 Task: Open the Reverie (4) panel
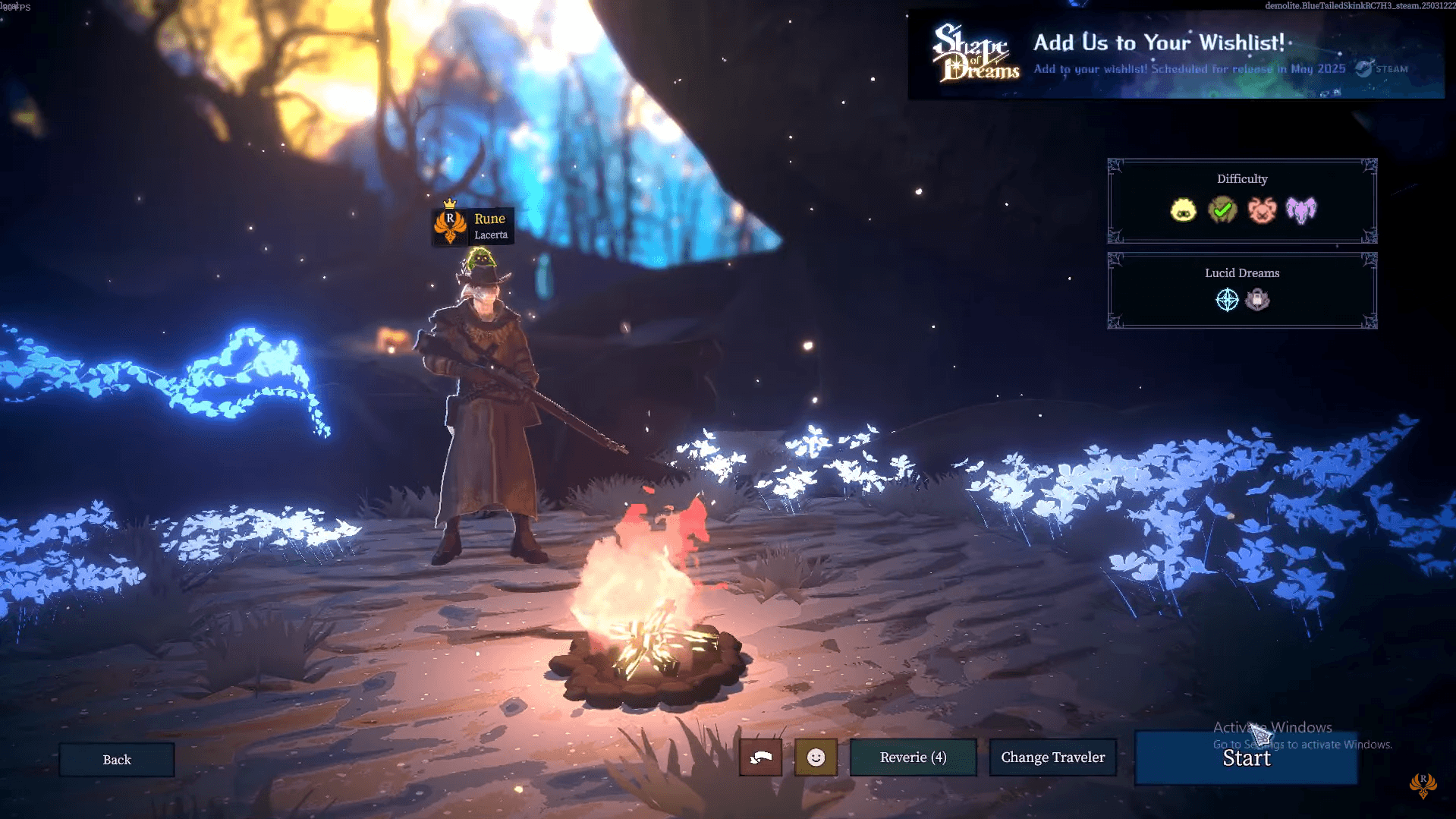pos(913,758)
